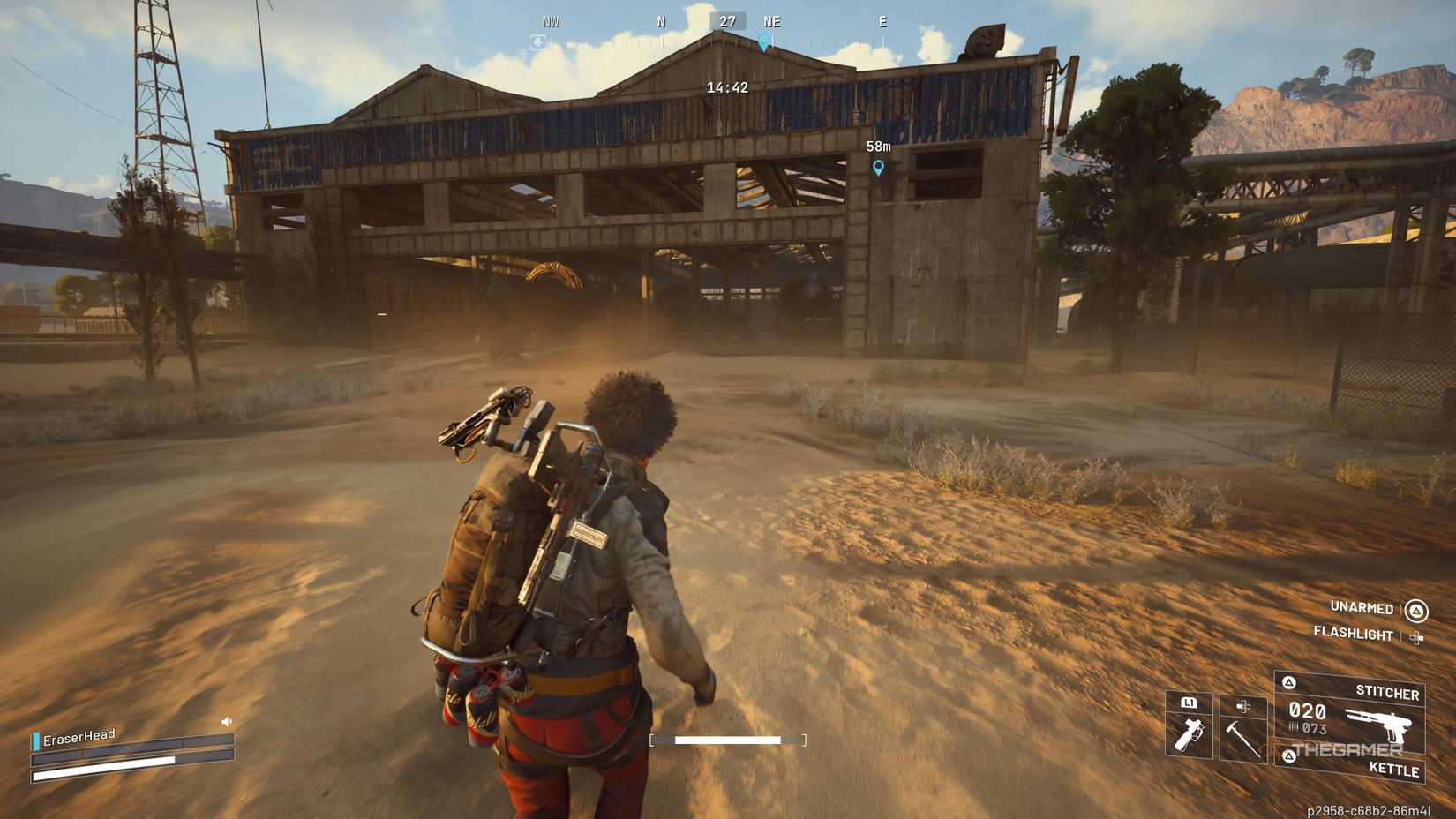Click the blue waypoint marker near the warehouse

coord(877,167)
